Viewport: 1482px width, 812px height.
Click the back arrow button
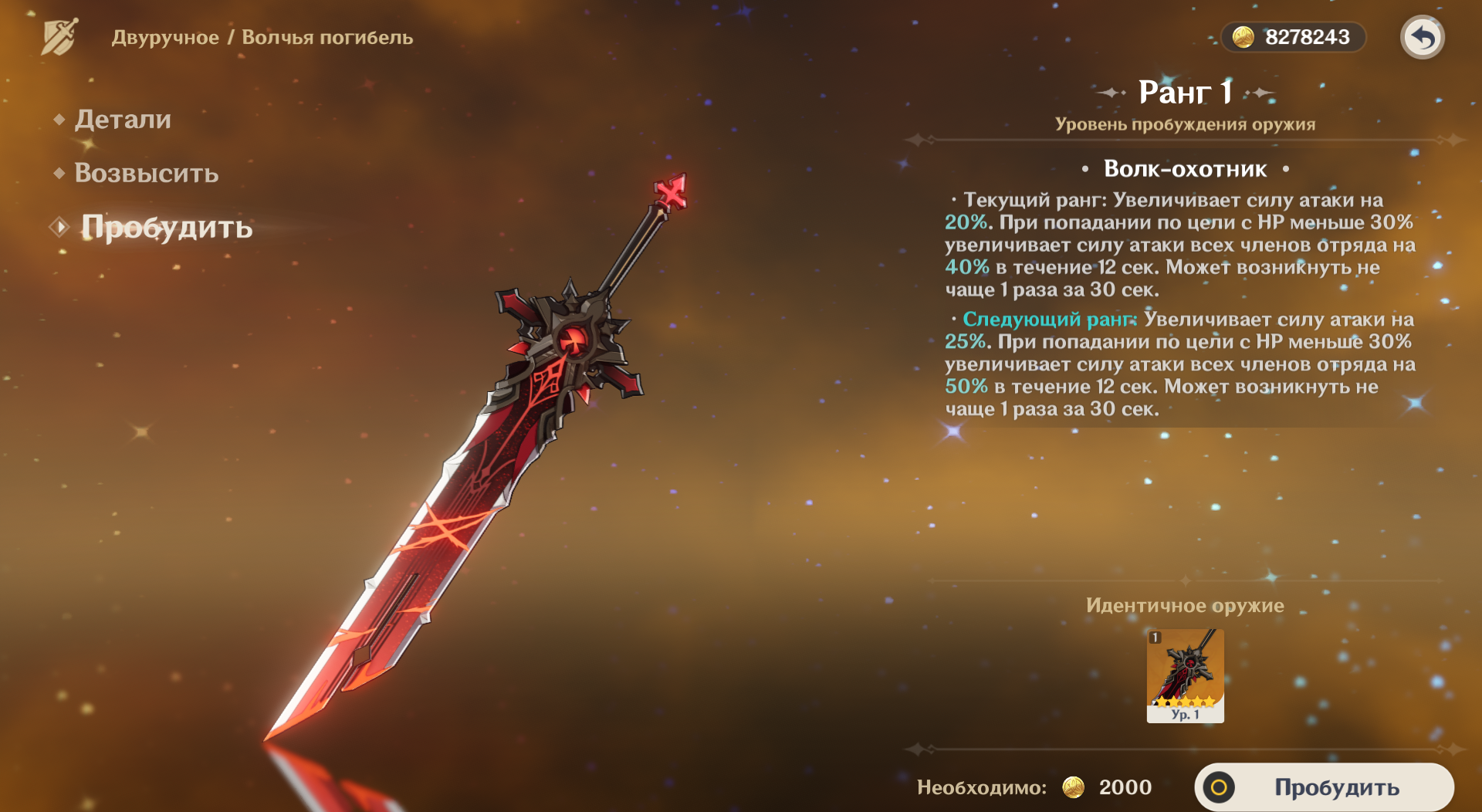click(x=1422, y=37)
